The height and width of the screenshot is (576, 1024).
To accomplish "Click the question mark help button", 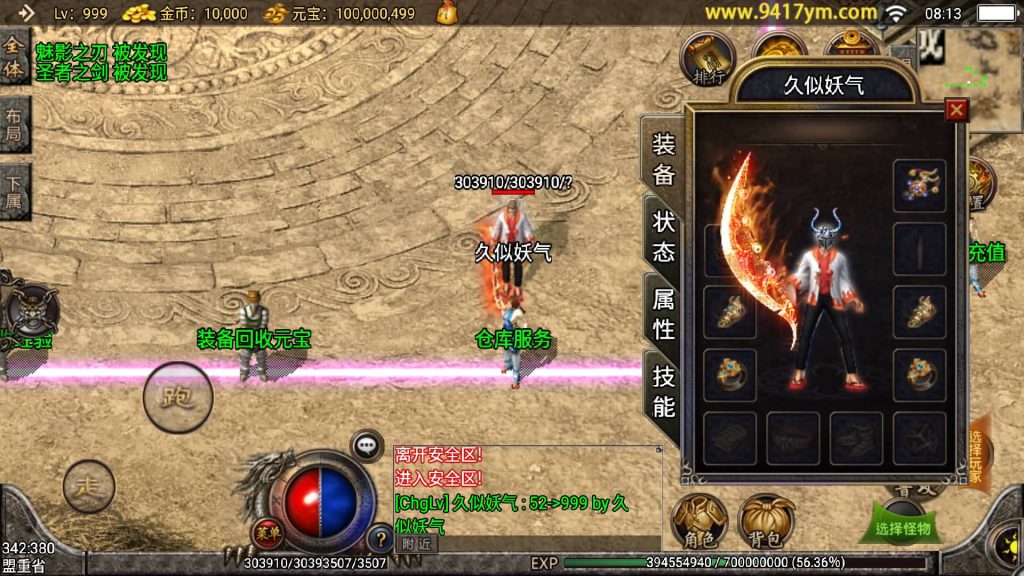I will [x=379, y=539].
